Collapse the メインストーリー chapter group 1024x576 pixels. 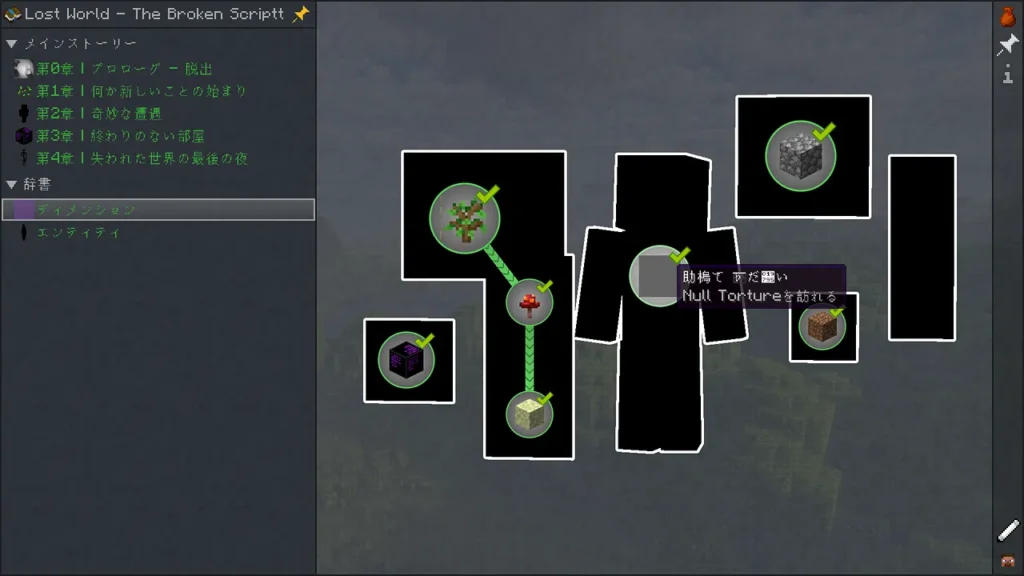point(11,44)
